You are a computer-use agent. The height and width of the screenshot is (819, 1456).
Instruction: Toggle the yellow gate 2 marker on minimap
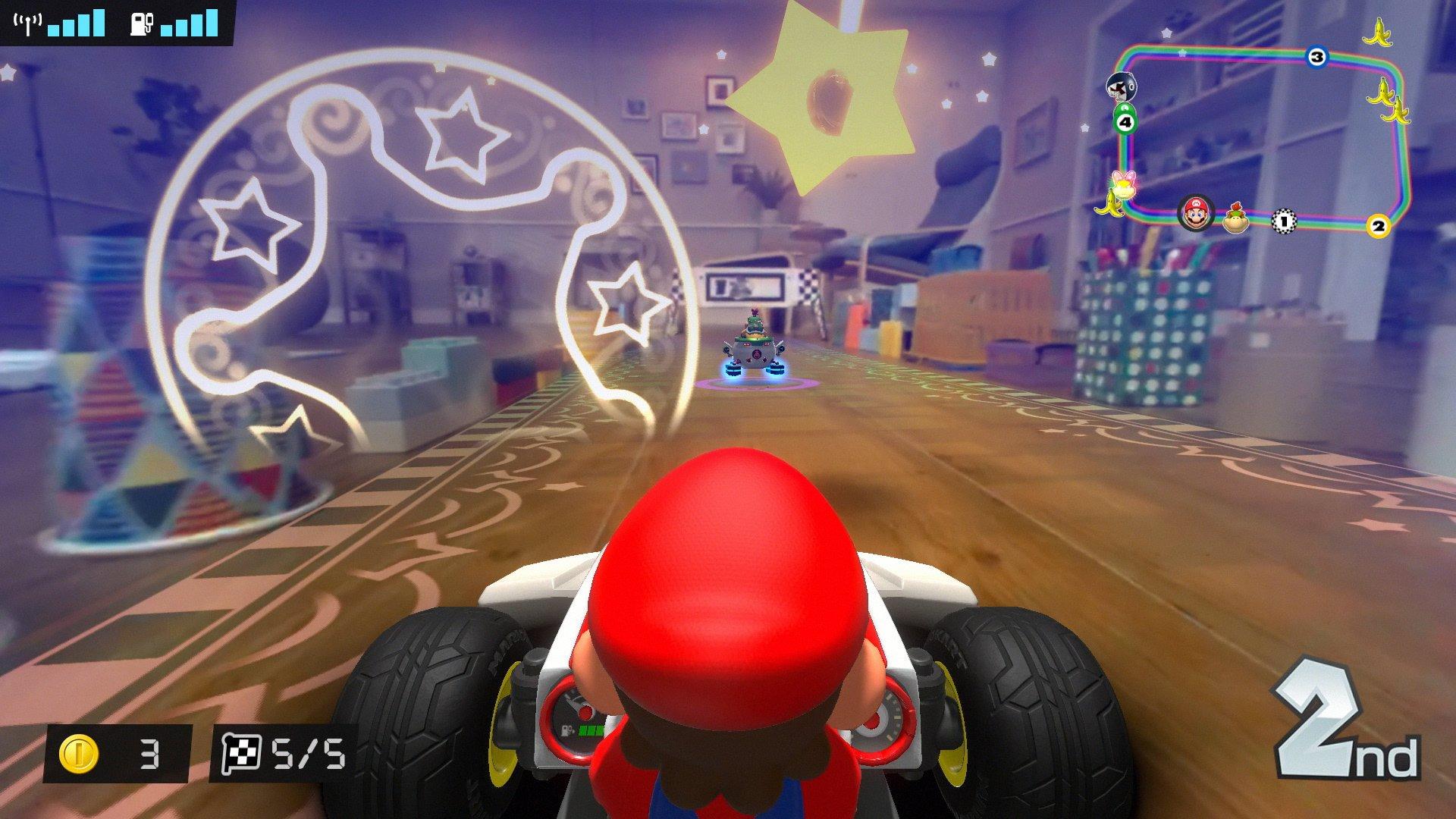(1378, 225)
